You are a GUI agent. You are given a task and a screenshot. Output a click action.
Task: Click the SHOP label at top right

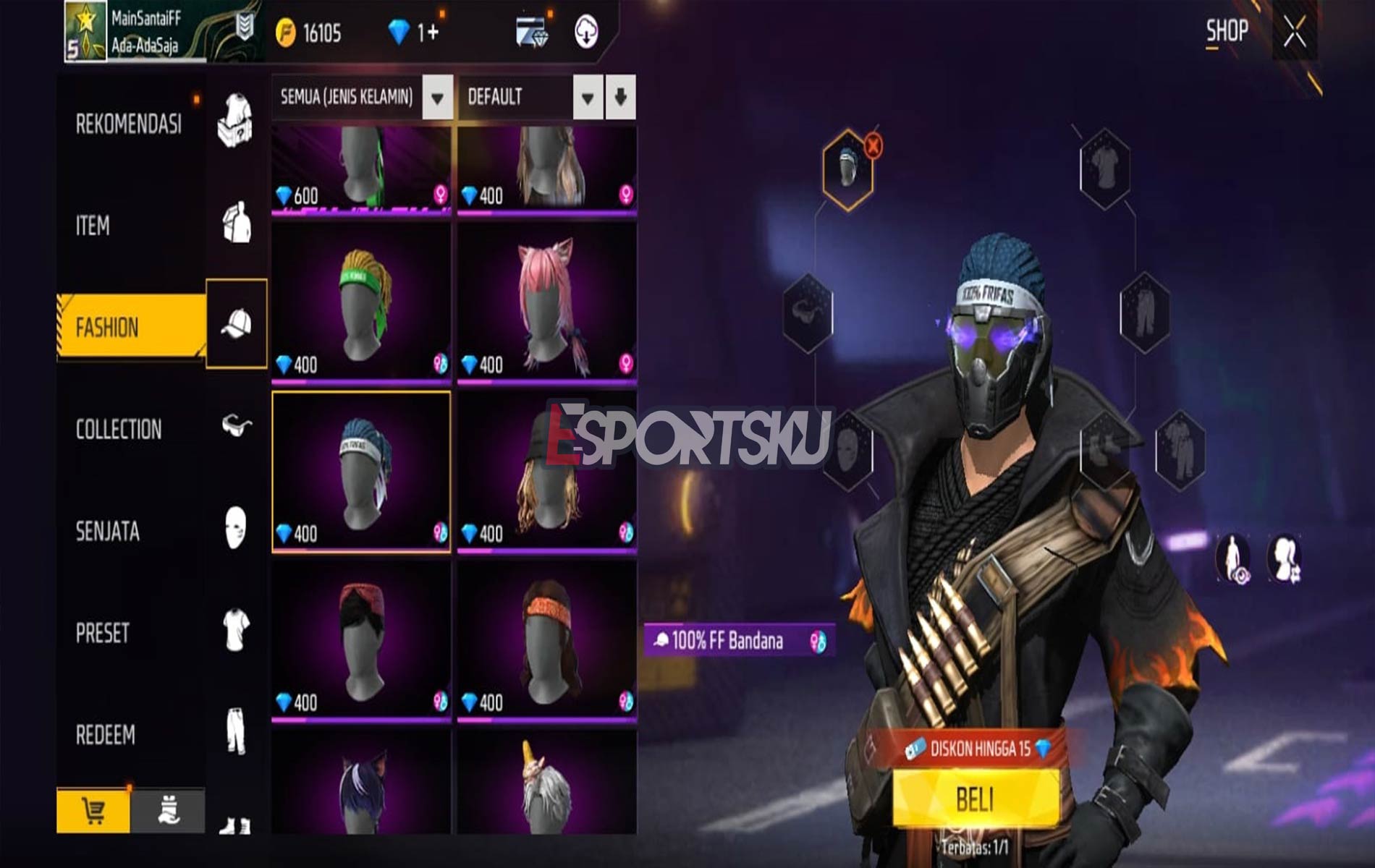tap(1226, 30)
